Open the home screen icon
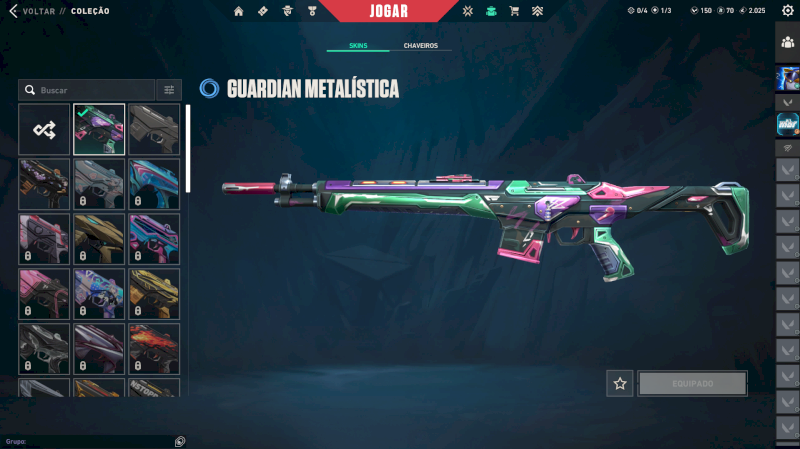Screen dimensions: 800x449 (239, 11)
